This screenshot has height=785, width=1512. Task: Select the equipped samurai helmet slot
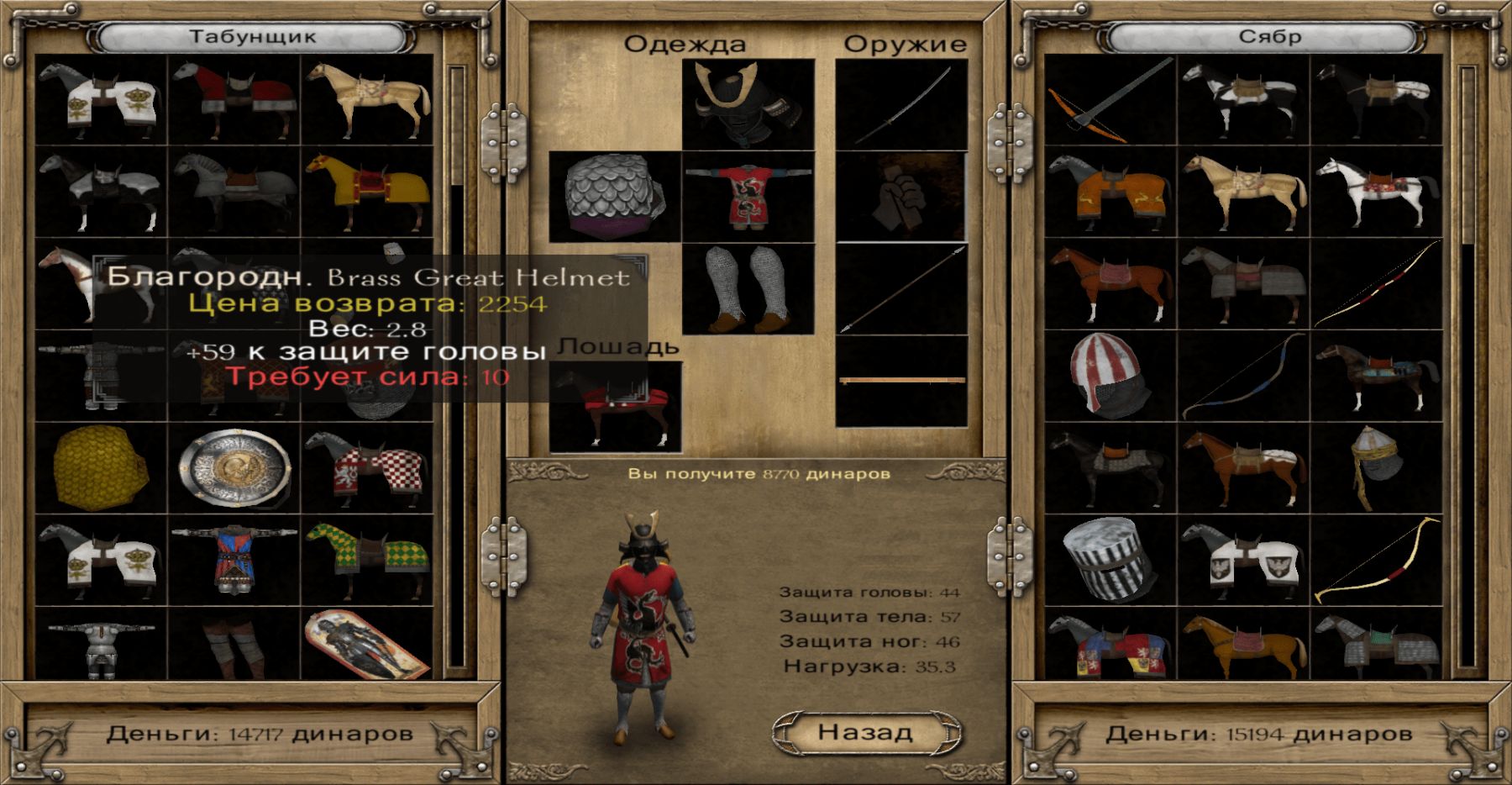tap(748, 104)
